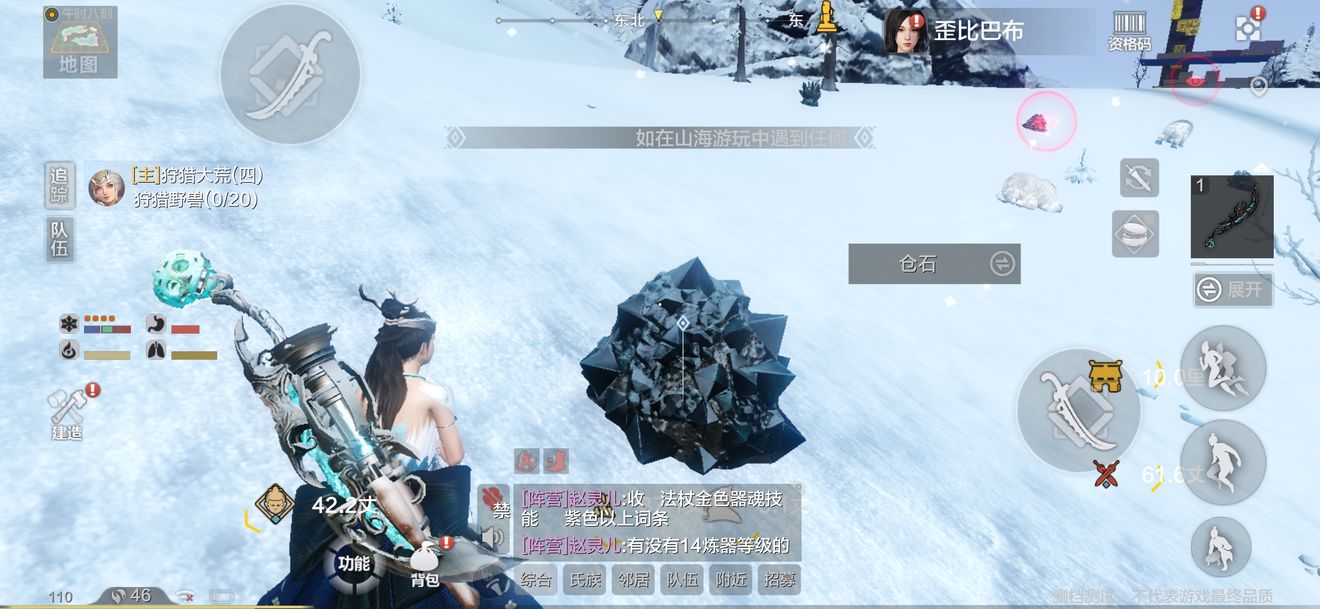The image size is (1320, 609).
Task: Open the 背包 backpack
Action: click(425, 565)
